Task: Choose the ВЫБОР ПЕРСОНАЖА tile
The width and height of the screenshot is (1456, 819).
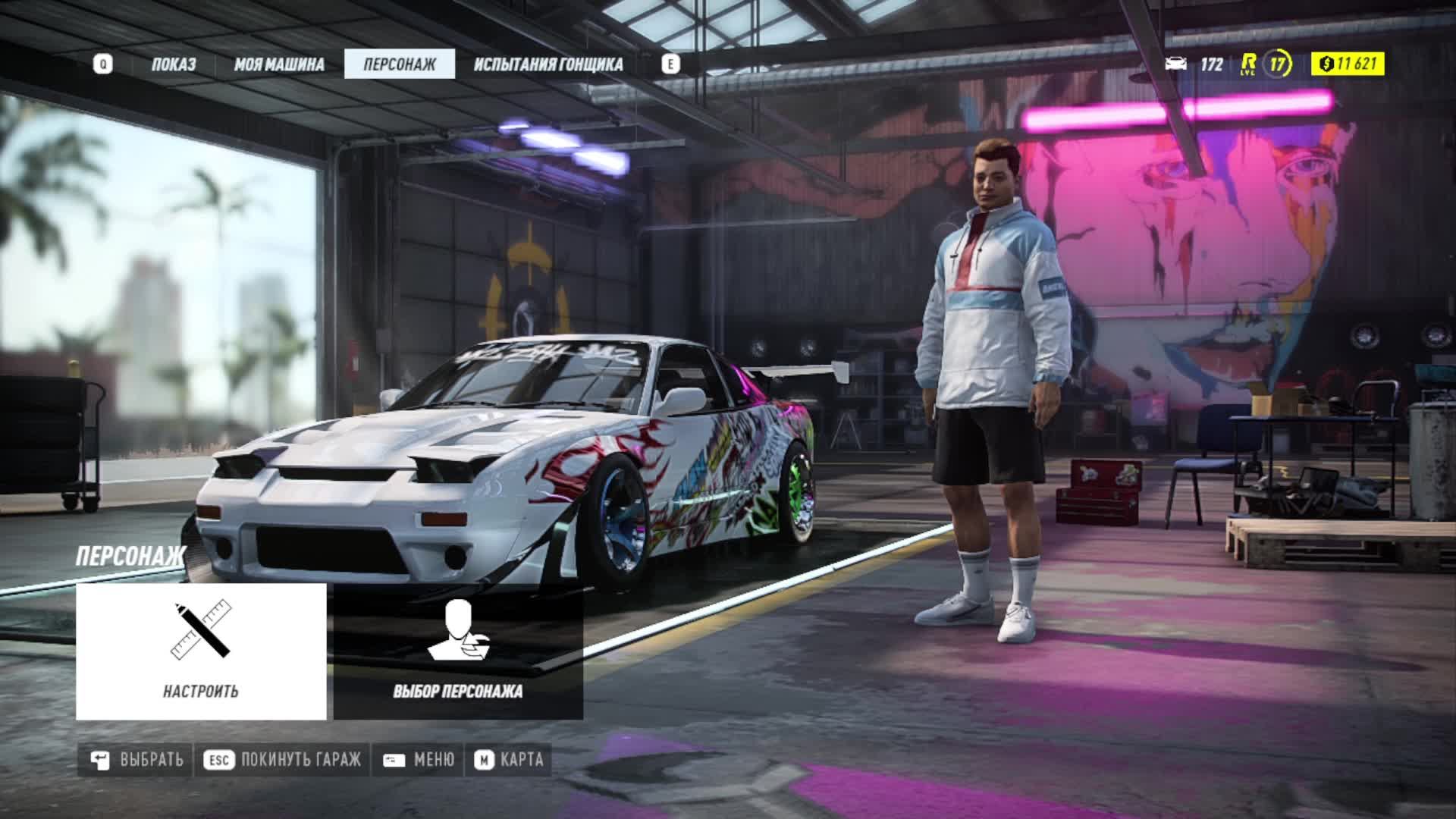Action: coord(458,651)
